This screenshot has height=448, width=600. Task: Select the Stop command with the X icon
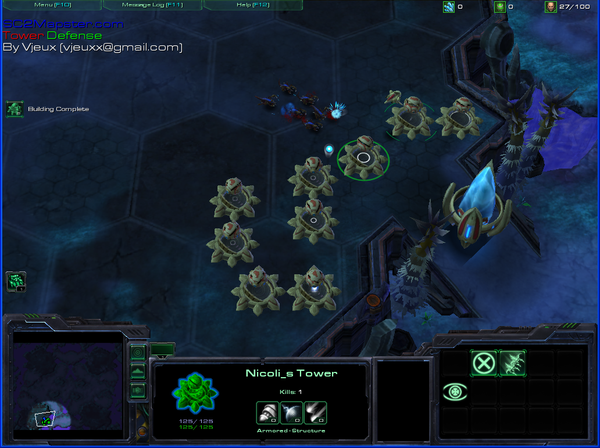click(484, 363)
